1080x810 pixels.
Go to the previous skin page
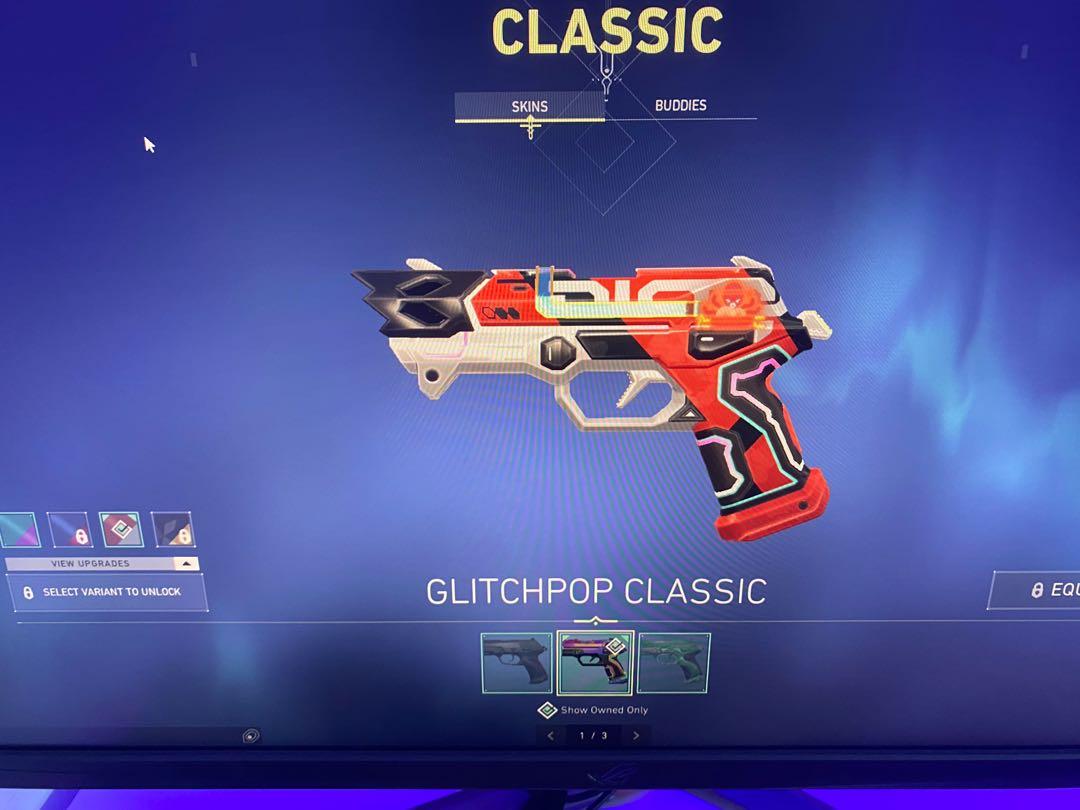click(x=551, y=736)
